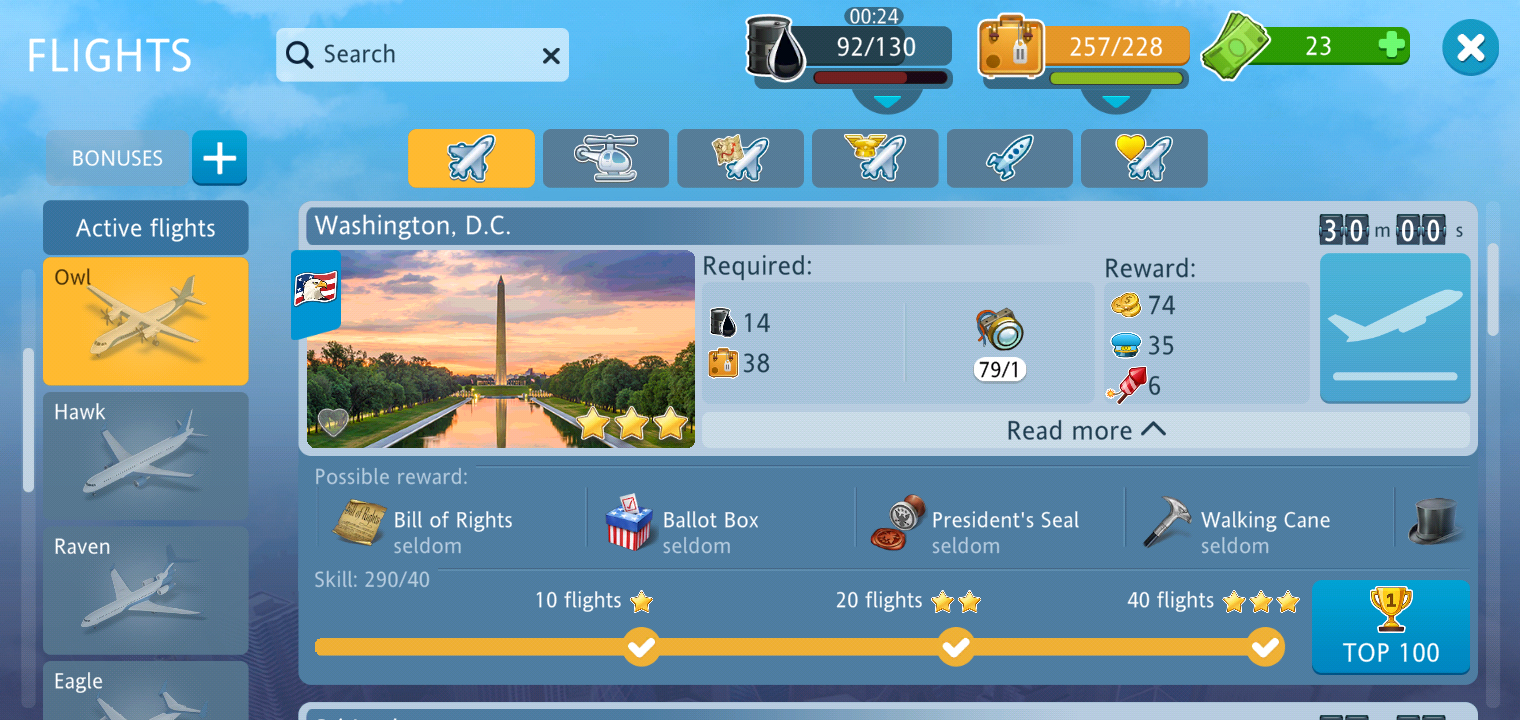Toggle the favorite heart on Washington photo

tap(332, 423)
